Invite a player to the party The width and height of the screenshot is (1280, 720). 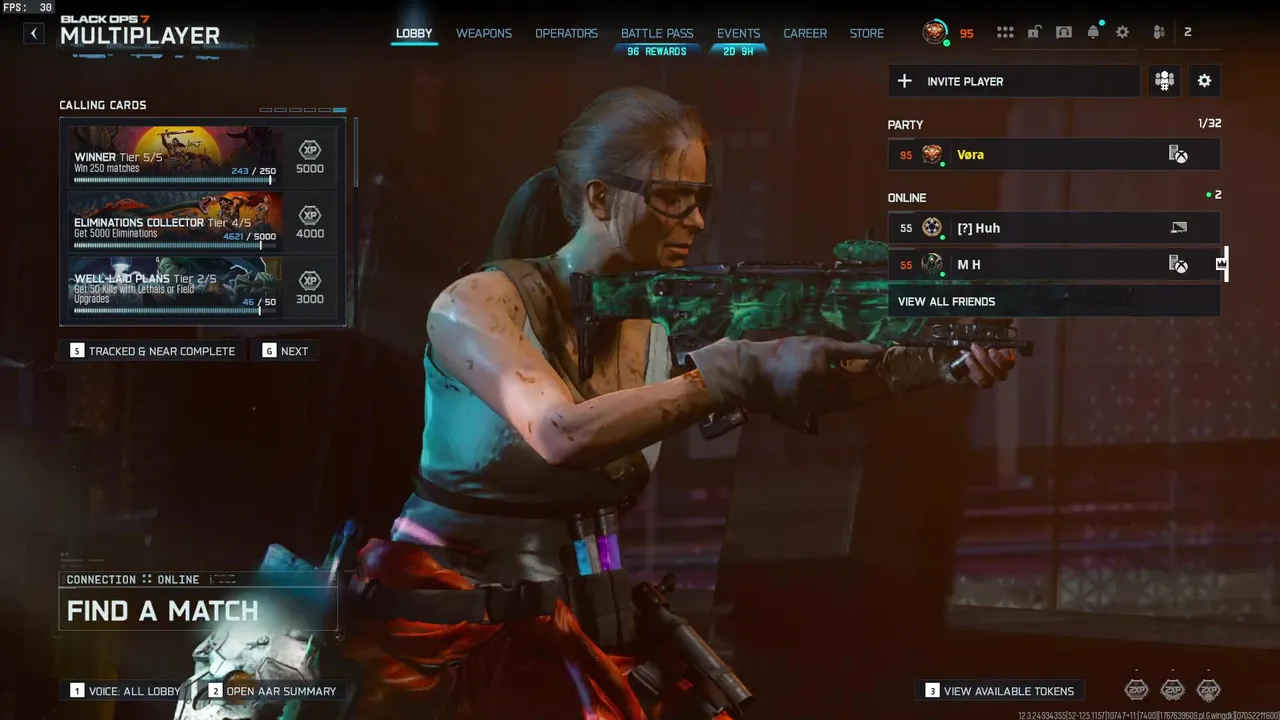[1013, 81]
